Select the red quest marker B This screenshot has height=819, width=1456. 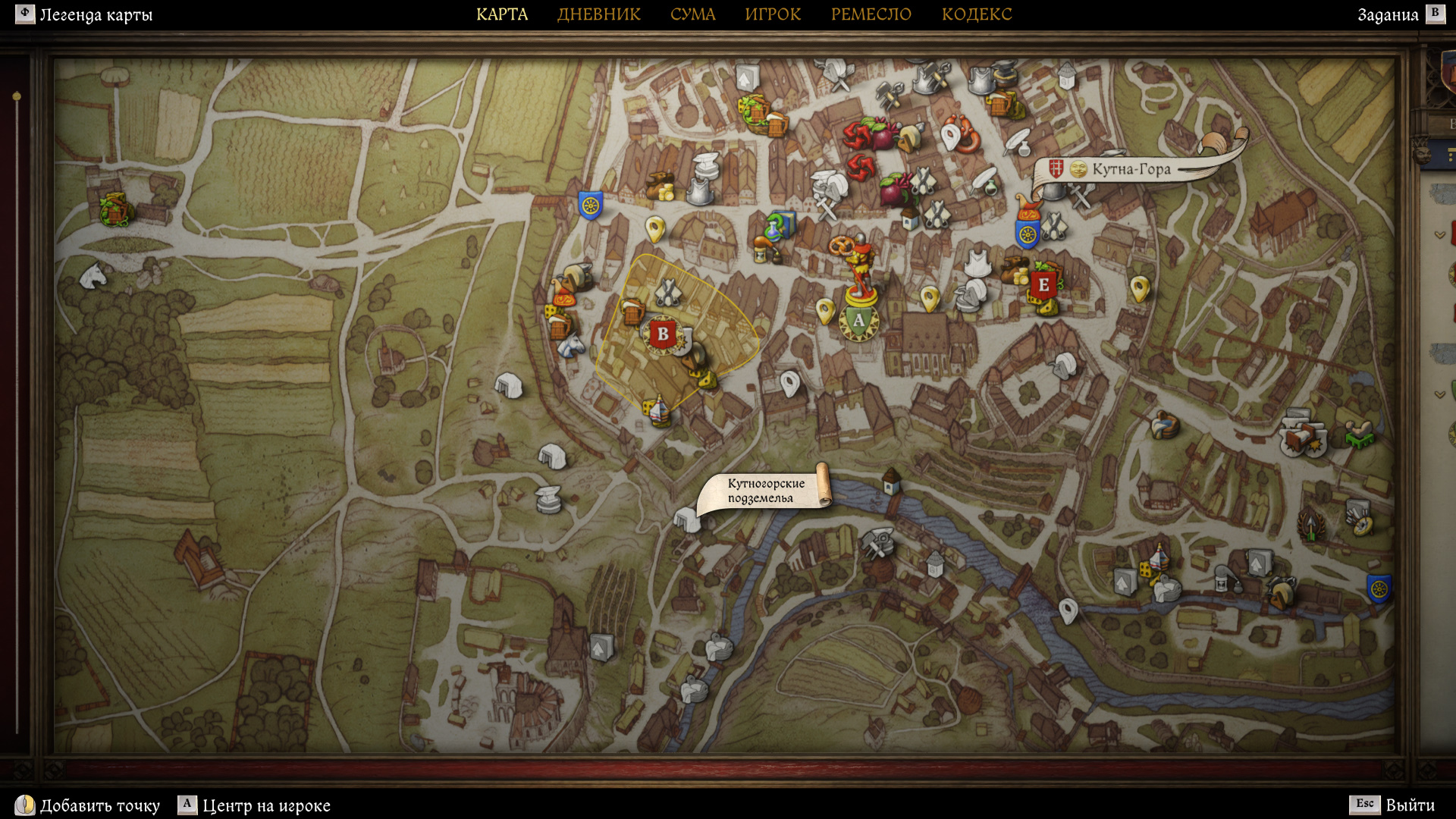(x=663, y=334)
